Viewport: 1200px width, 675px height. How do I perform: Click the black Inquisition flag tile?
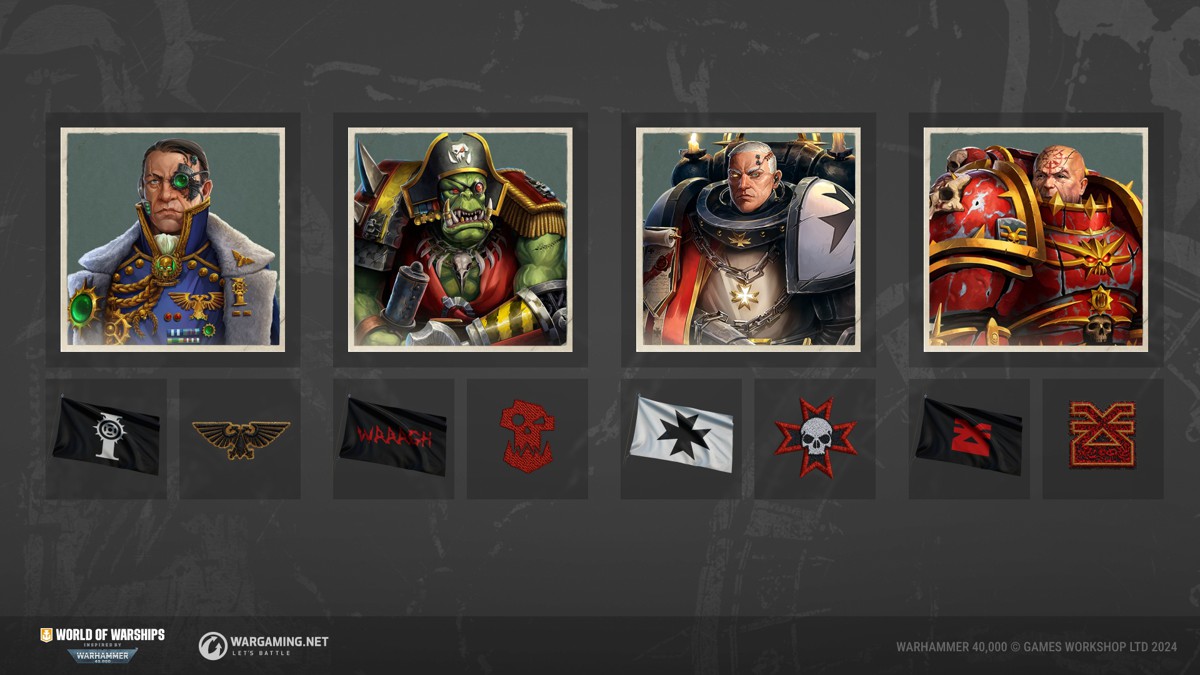pyautogui.click(x=106, y=437)
